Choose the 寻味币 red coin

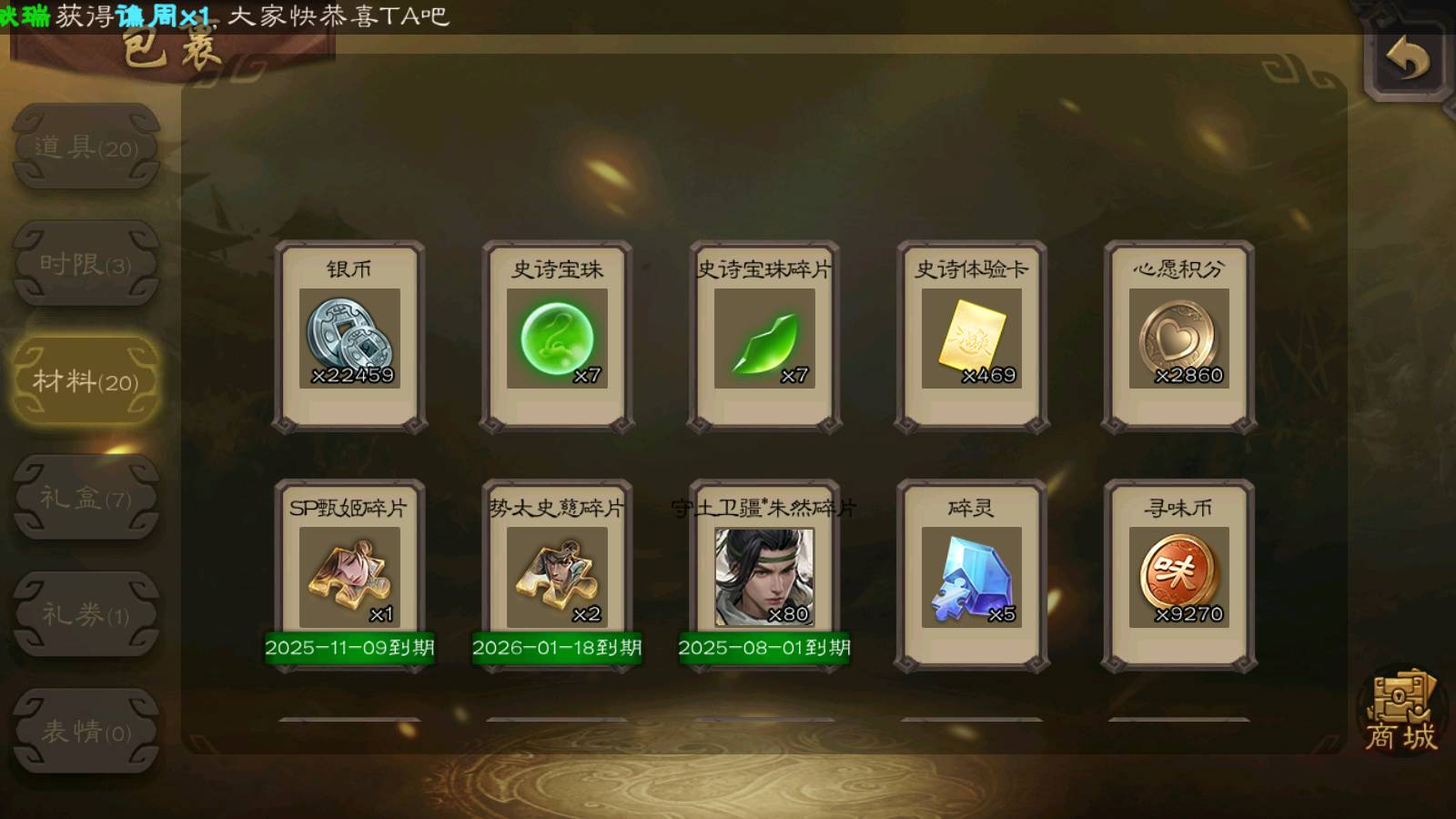point(1179,577)
